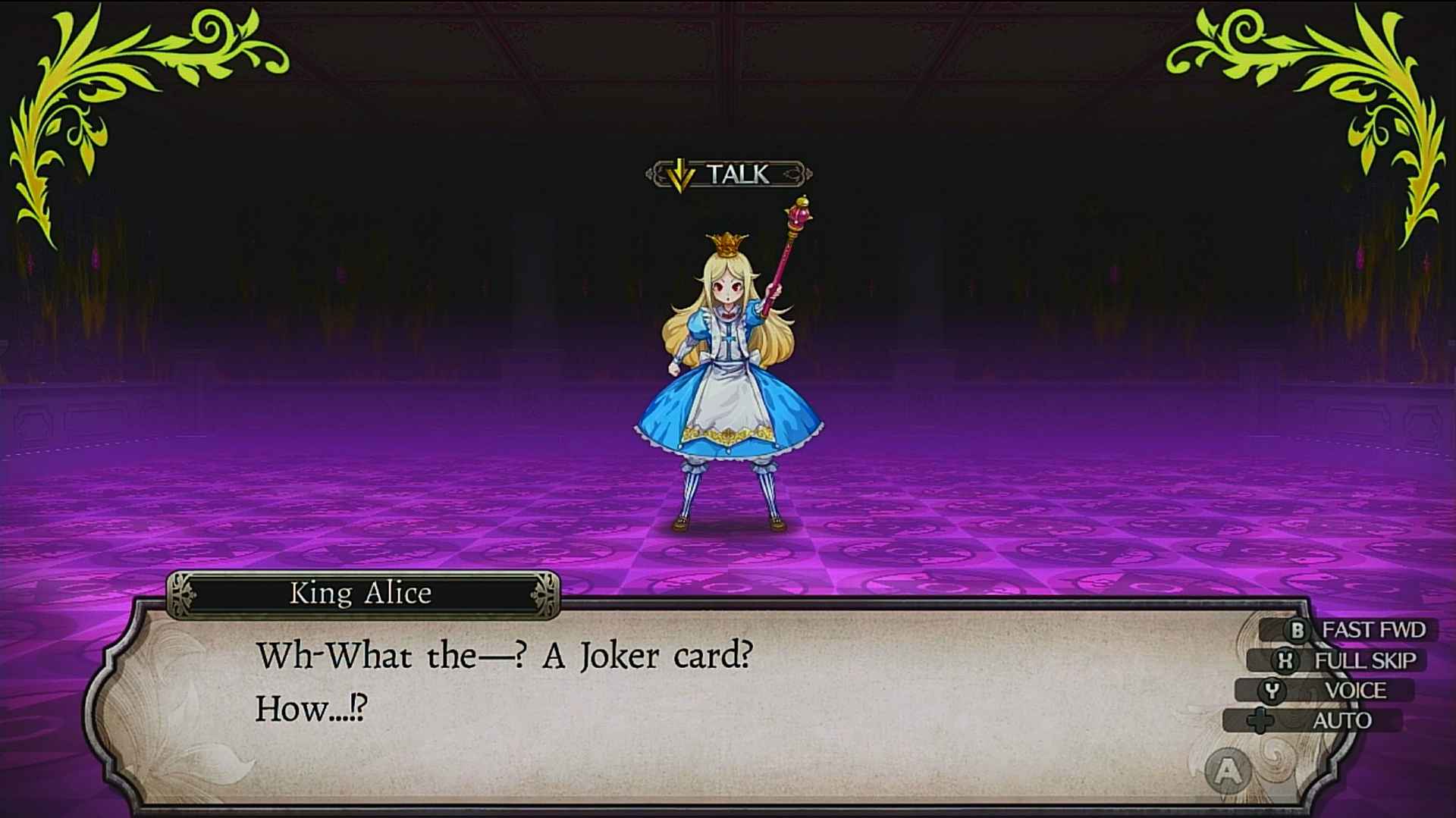
Task: Turn on AUTO dialogue advance
Action: (x=1323, y=721)
